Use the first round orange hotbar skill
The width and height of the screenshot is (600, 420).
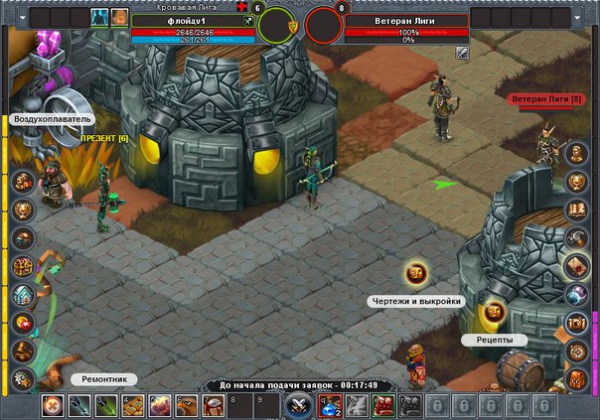pos(50,406)
